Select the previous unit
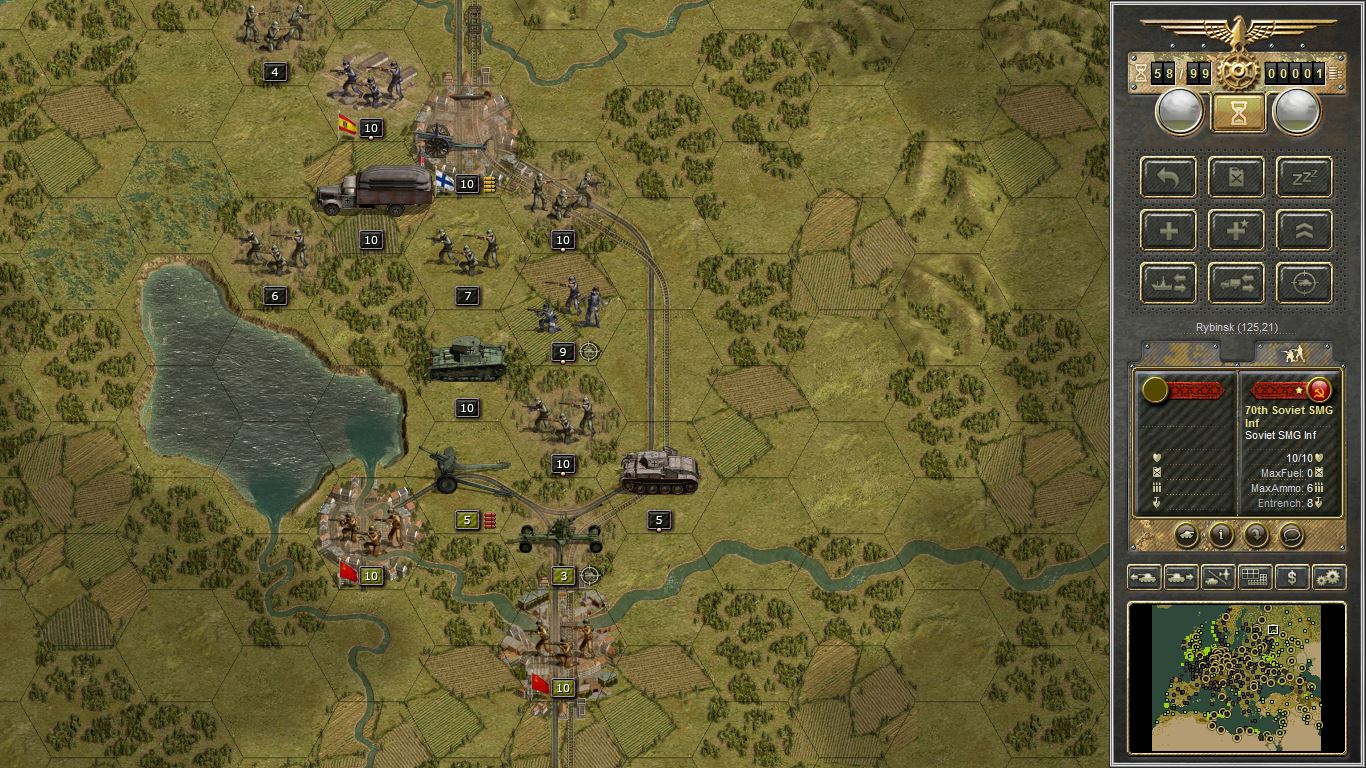Image resolution: width=1366 pixels, height=768 pixels. pyautogui.click(x=1146, y=577)
